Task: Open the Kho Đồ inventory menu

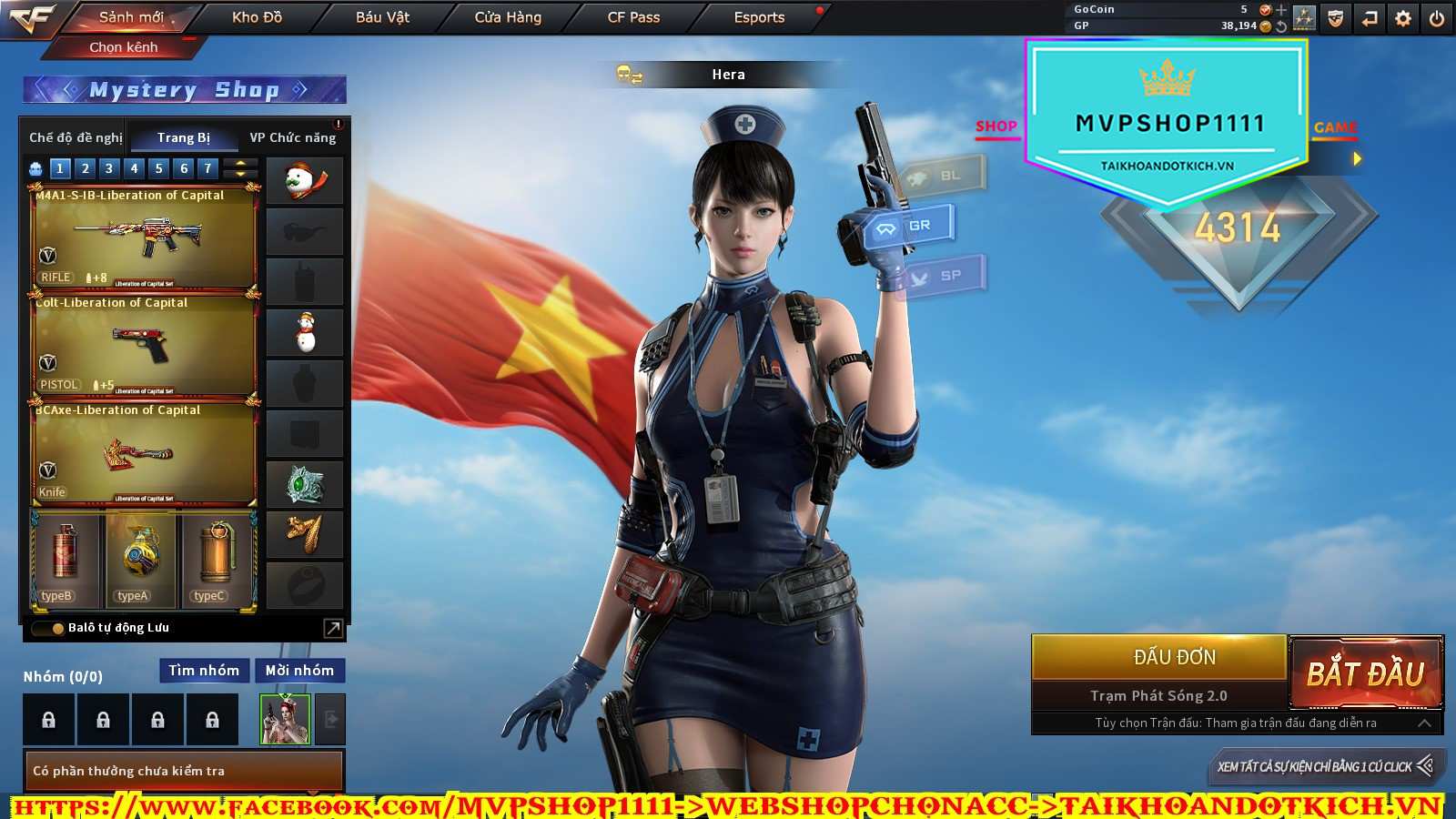Action: (257, 17)
